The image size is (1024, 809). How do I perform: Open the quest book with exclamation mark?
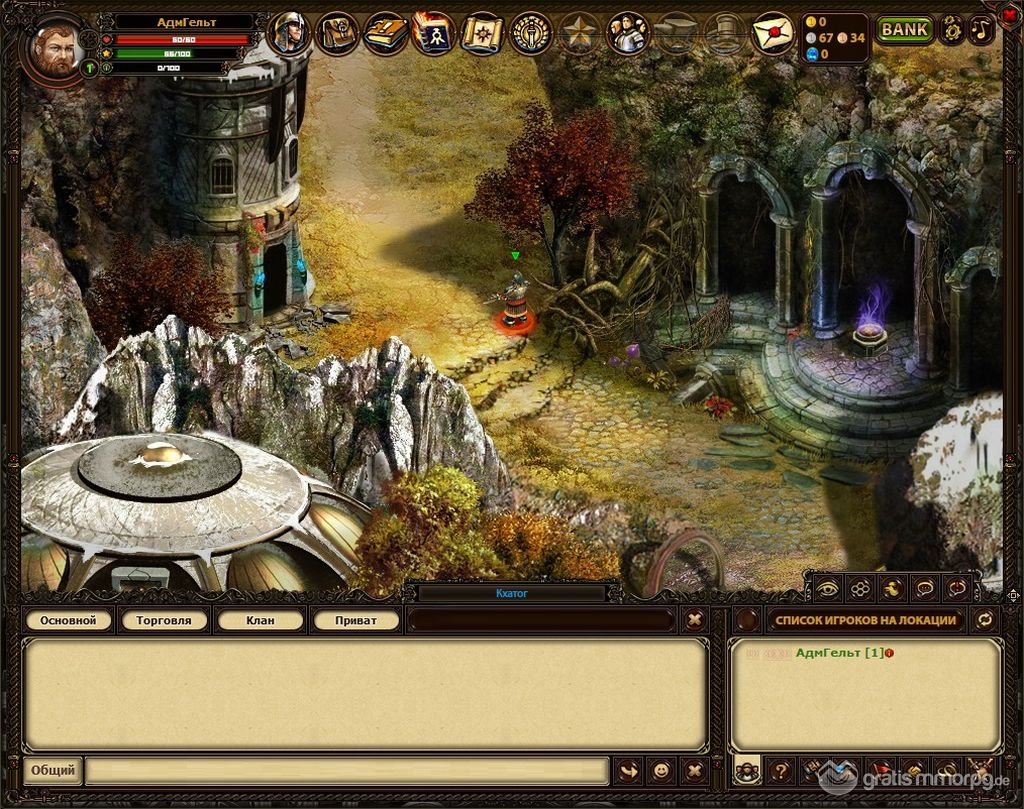tap(385, 33)
